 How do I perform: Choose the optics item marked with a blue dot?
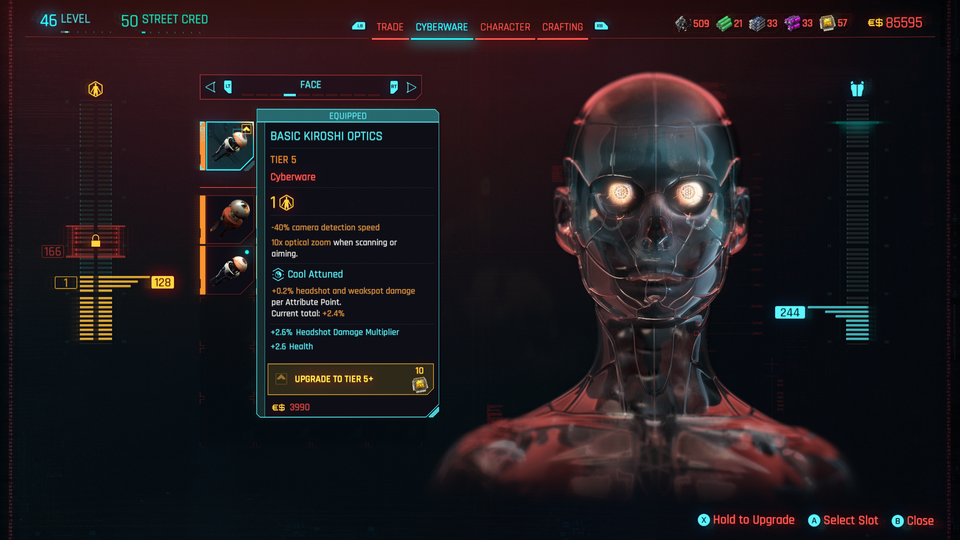(231, 270)
